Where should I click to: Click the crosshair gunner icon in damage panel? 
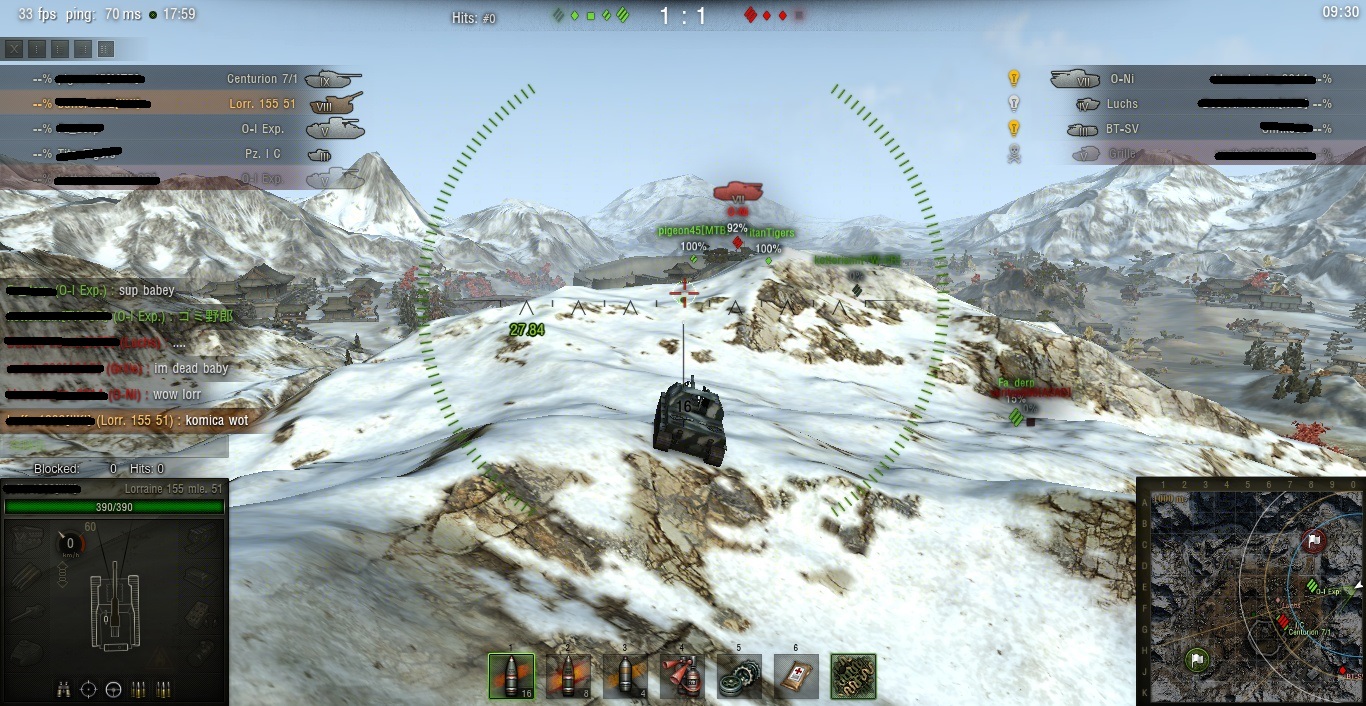(x=88, y=689)
